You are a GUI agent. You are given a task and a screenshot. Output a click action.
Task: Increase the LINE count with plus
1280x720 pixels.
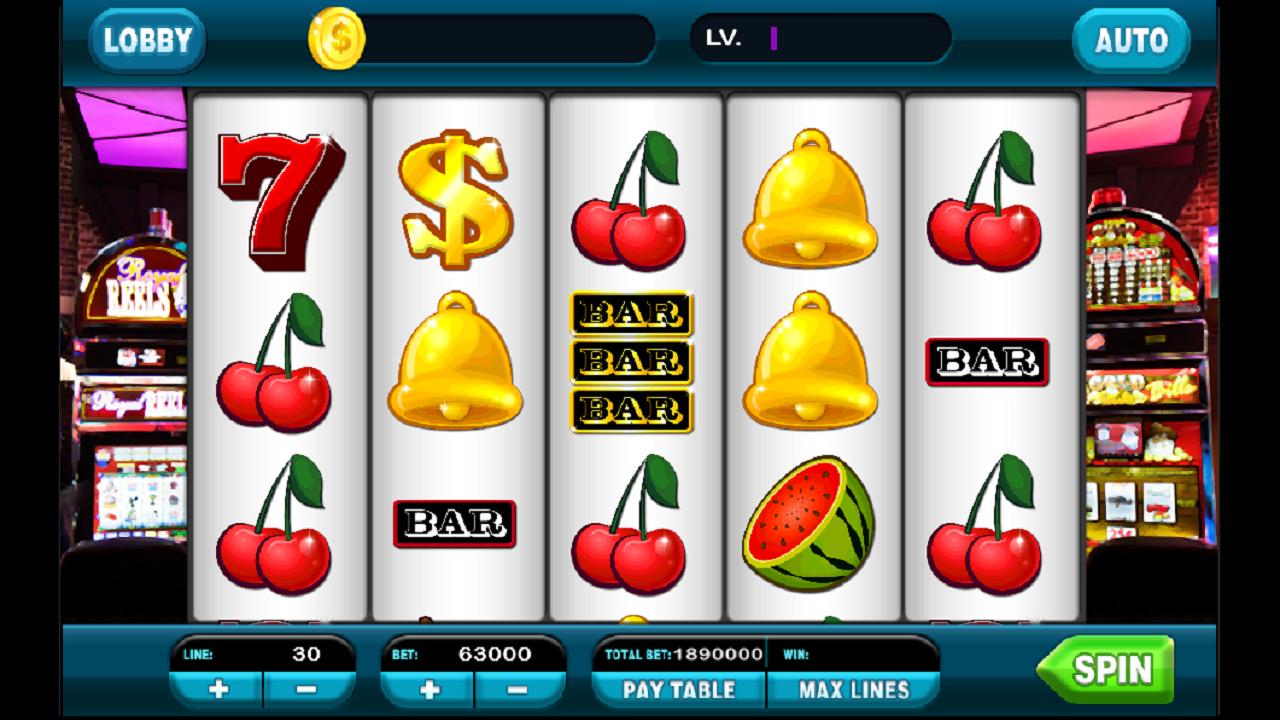220,689
